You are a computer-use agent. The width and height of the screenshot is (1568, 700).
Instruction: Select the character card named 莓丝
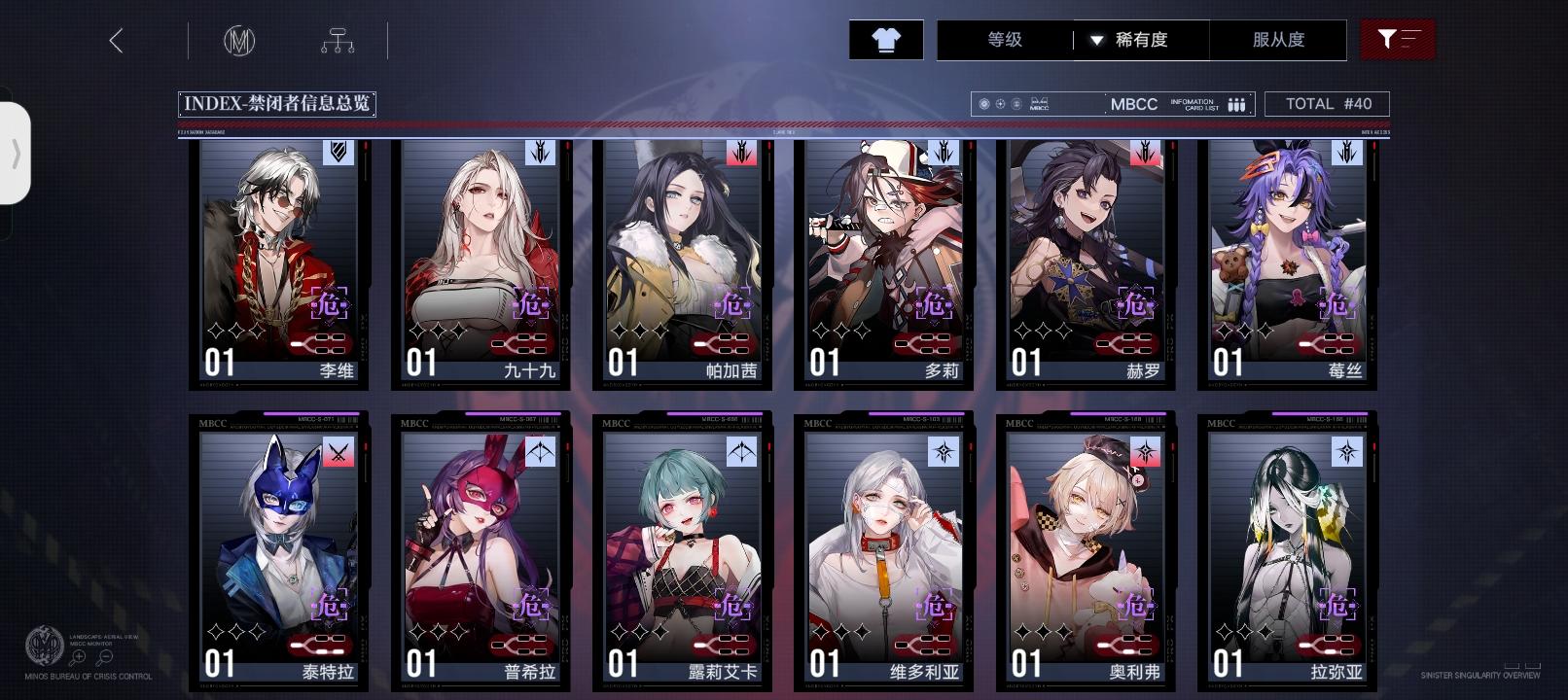1284,262
